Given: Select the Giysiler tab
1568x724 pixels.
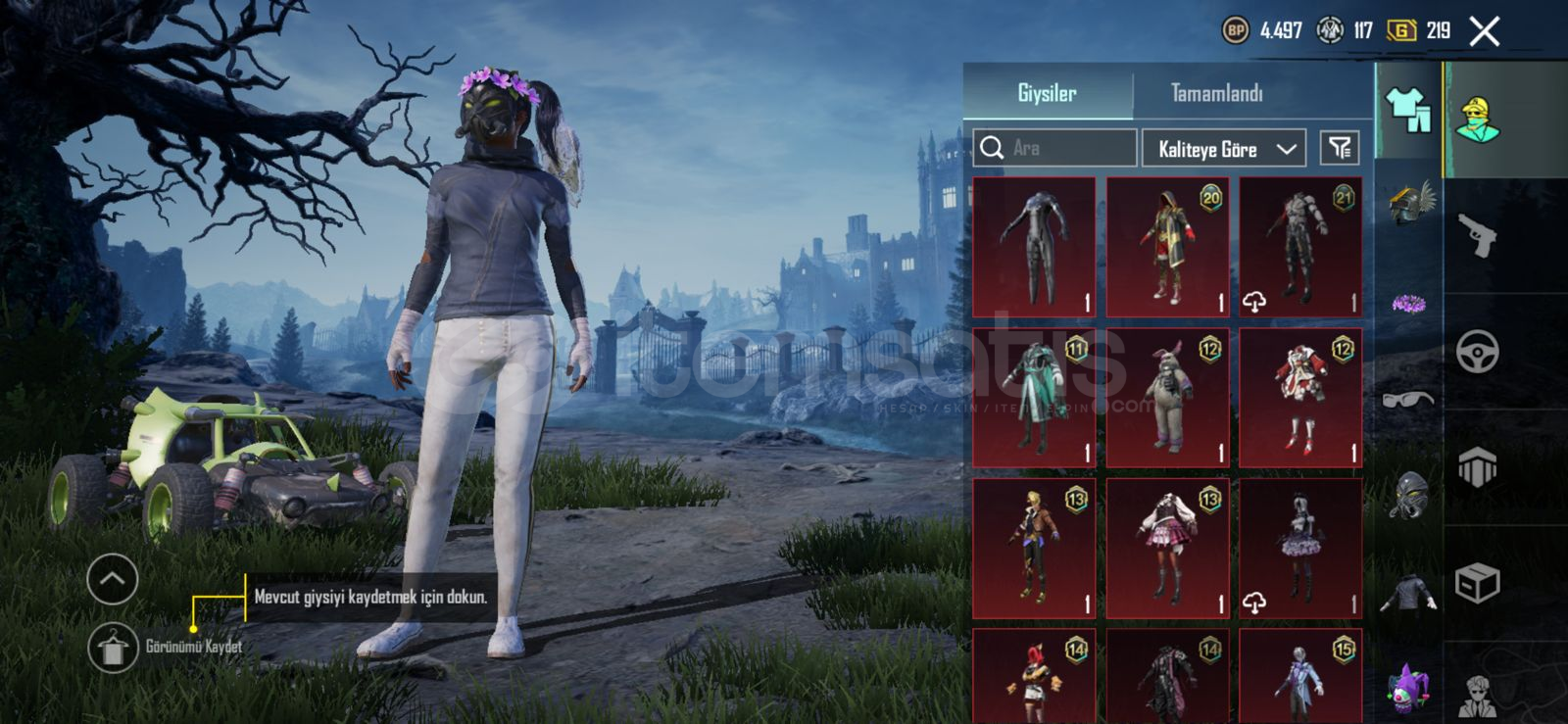Looking at the screenshot, I should click(1047, 94).
